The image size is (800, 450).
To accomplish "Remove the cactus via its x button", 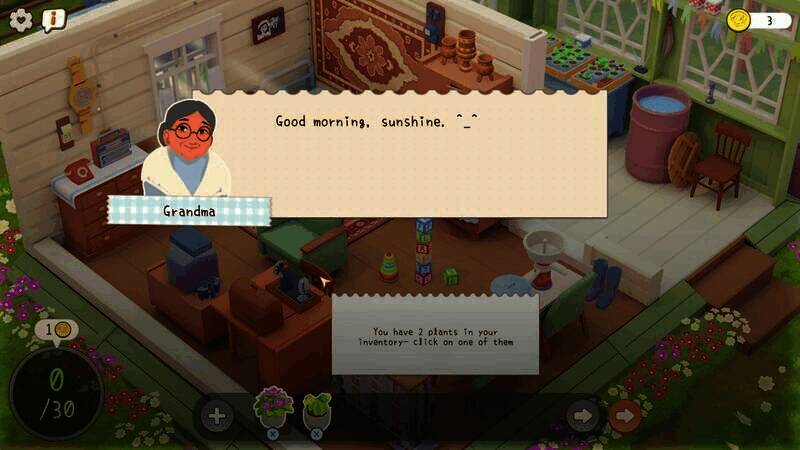I will click(x=317, y=434).
